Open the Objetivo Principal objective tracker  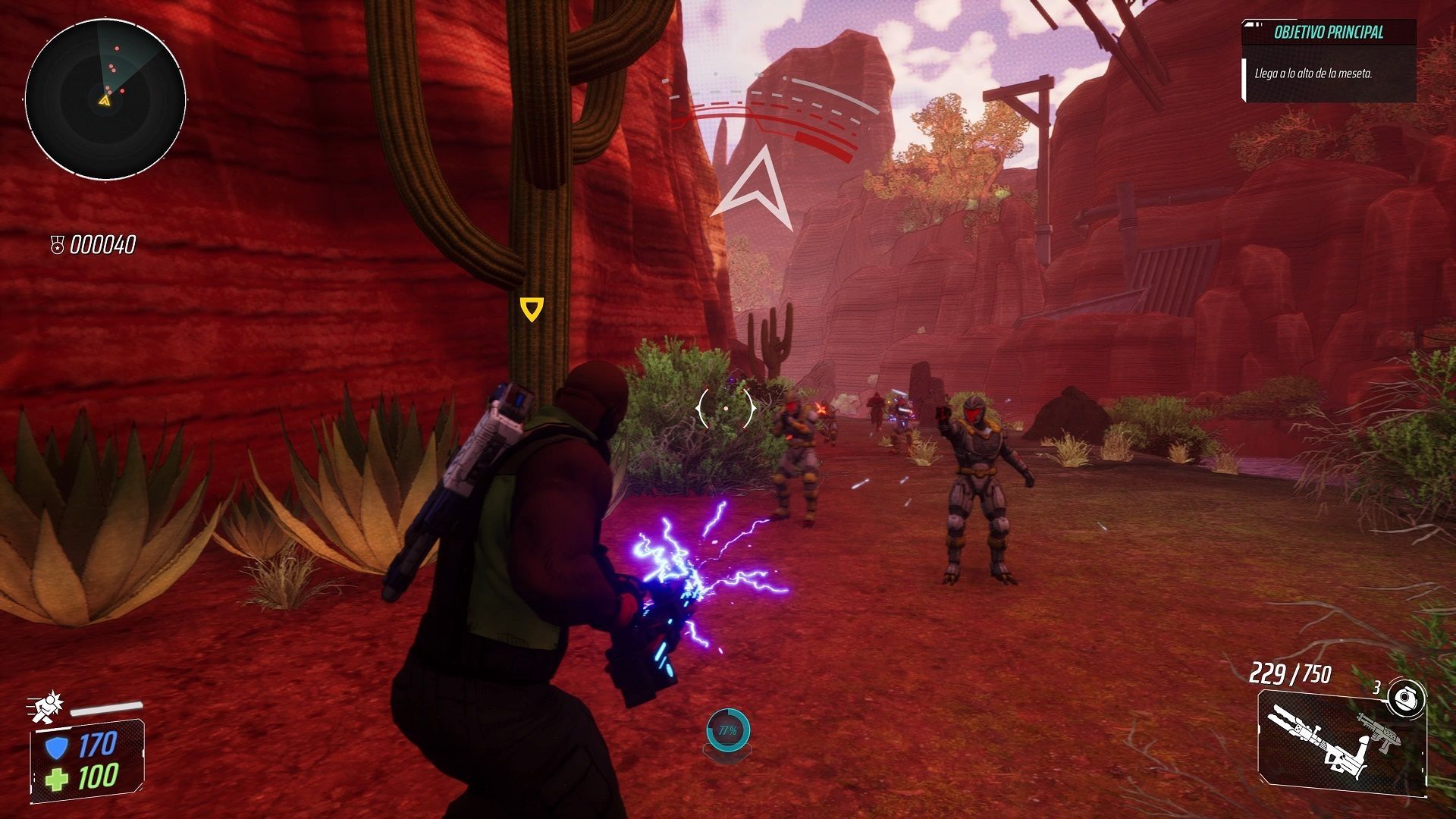coord(1329,33)
